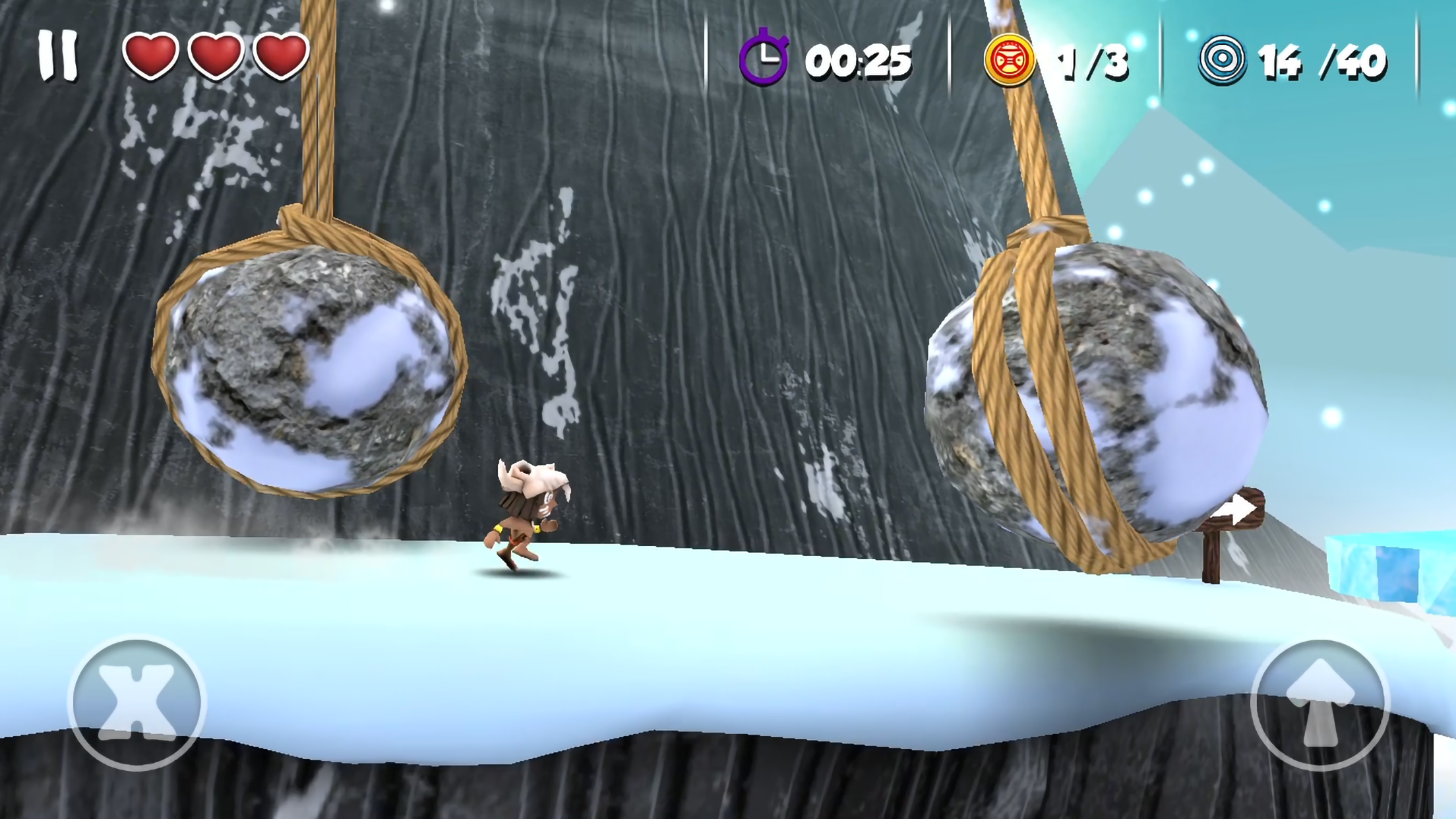Pause the game
Image resolution: width=1456 pixels, height=819 pixels.
(x=58, y=57)
